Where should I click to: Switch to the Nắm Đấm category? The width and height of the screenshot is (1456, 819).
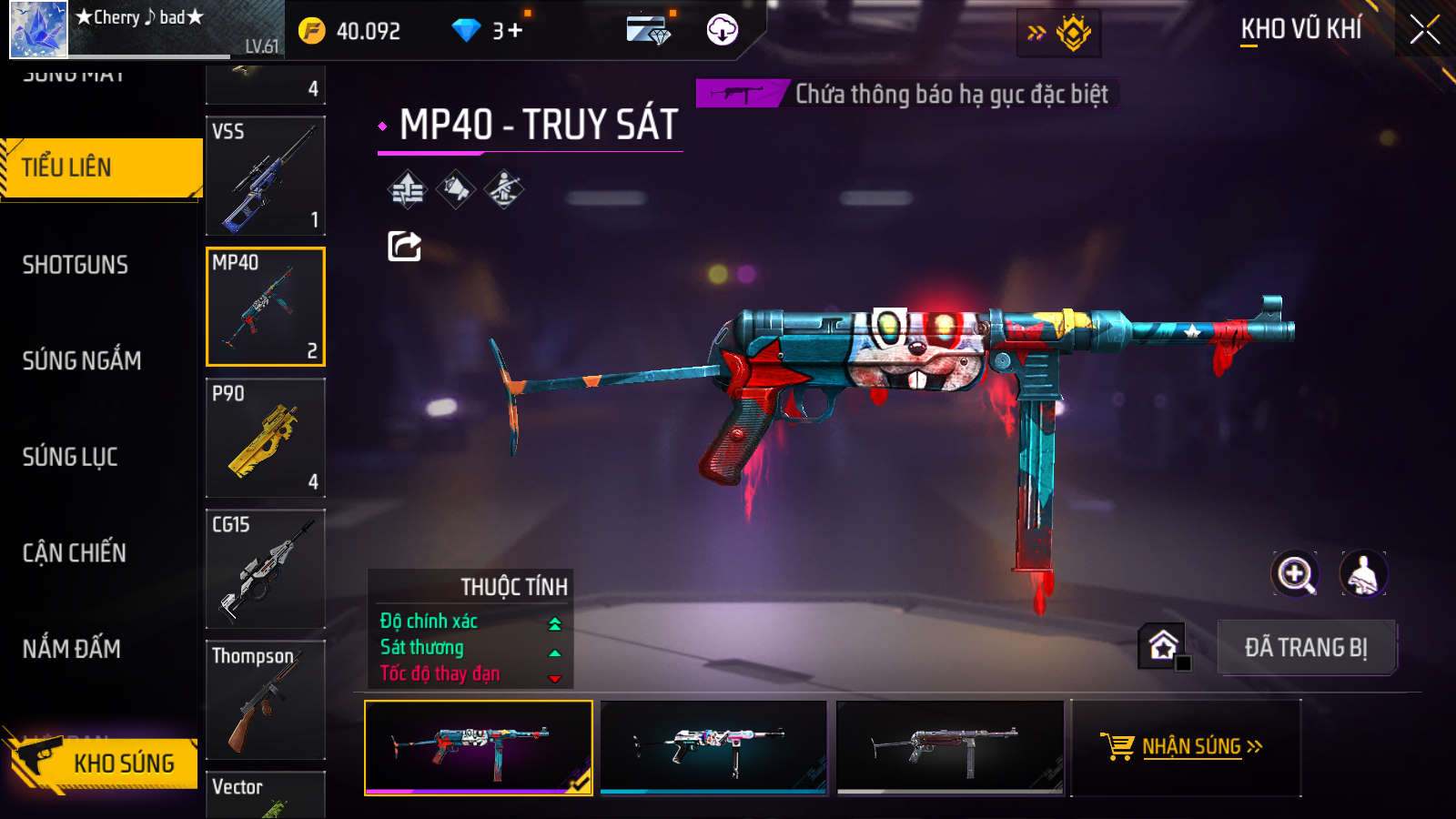pos(72,649)
